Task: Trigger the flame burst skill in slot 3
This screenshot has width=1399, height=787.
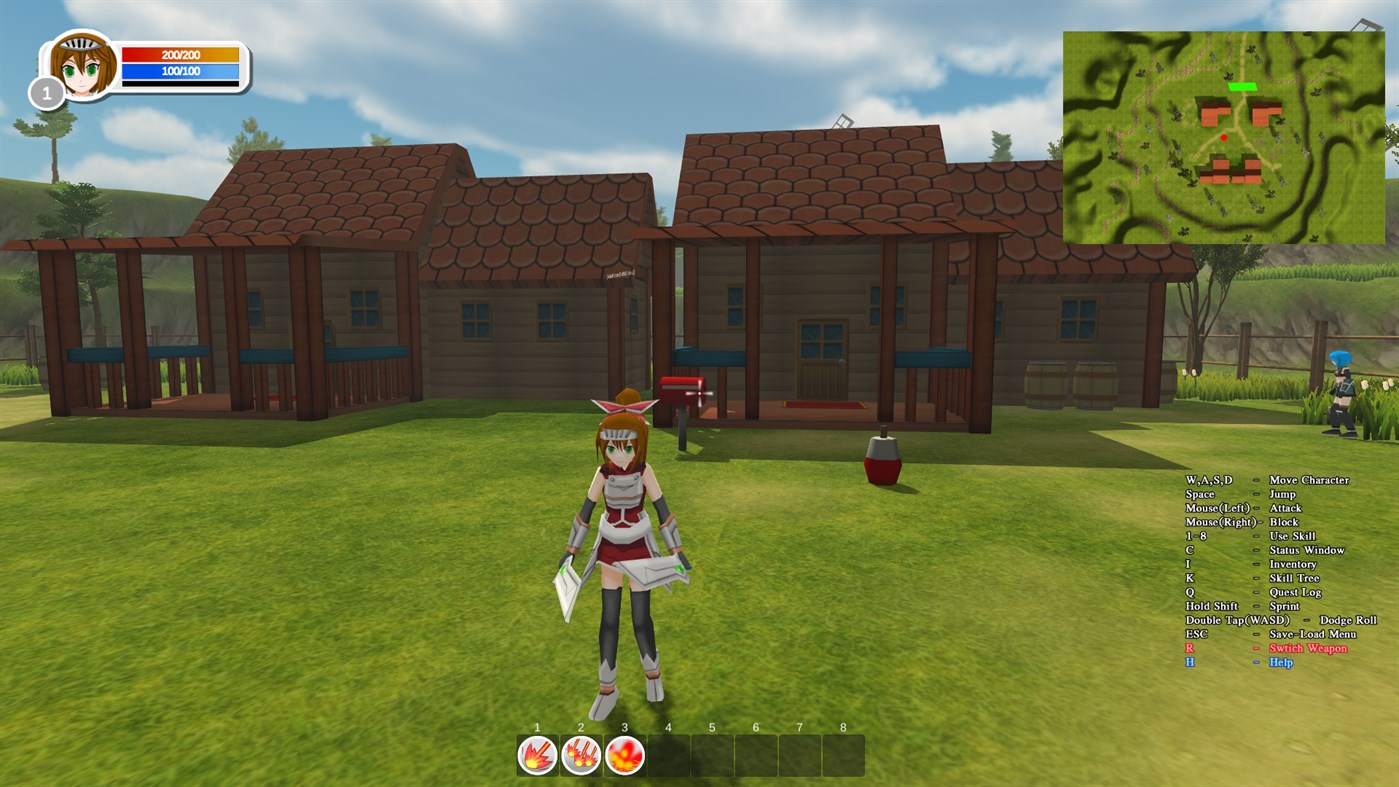Action: (624, 754)
